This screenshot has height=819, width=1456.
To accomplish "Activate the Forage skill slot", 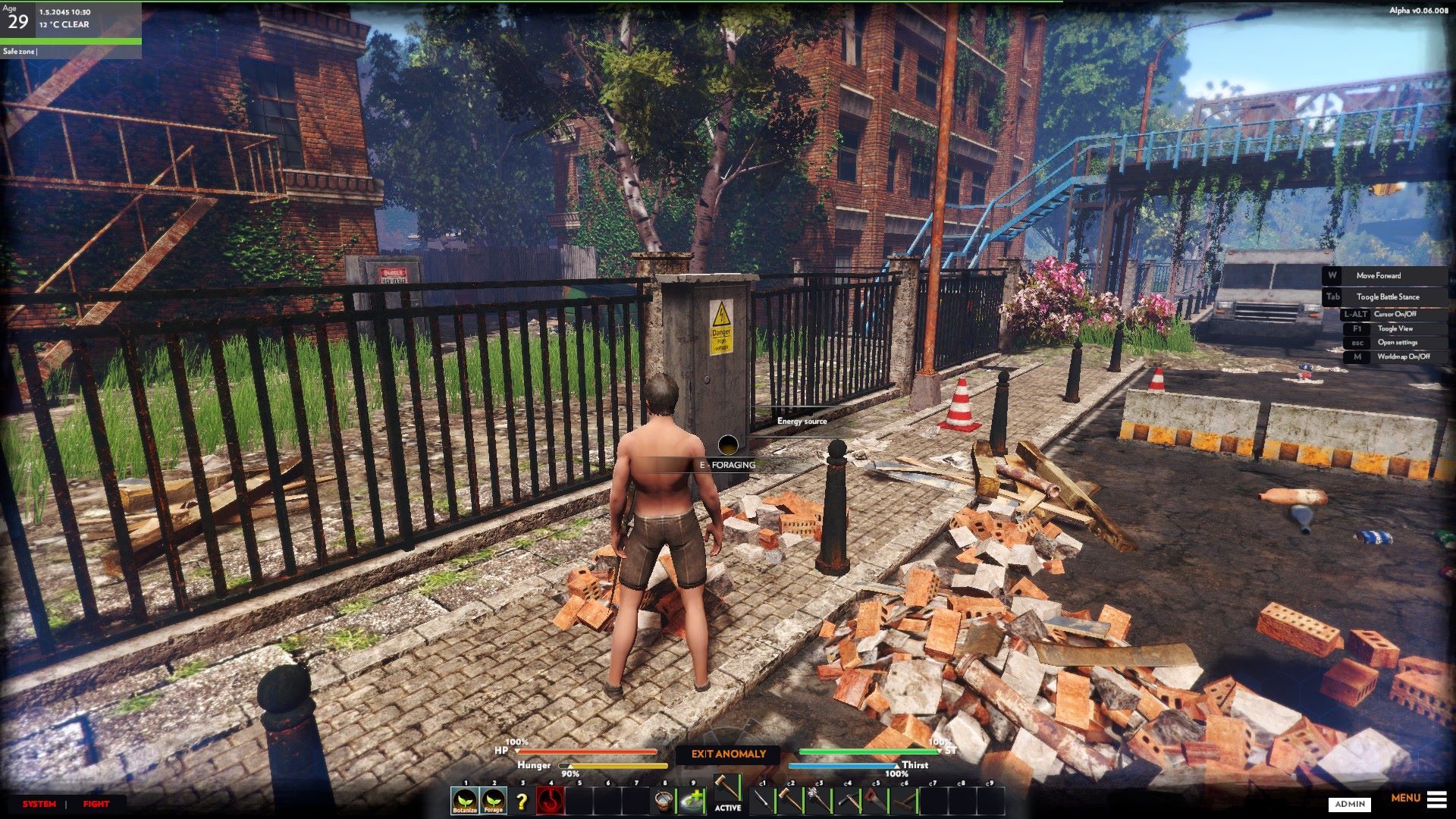I will (493, 800).
